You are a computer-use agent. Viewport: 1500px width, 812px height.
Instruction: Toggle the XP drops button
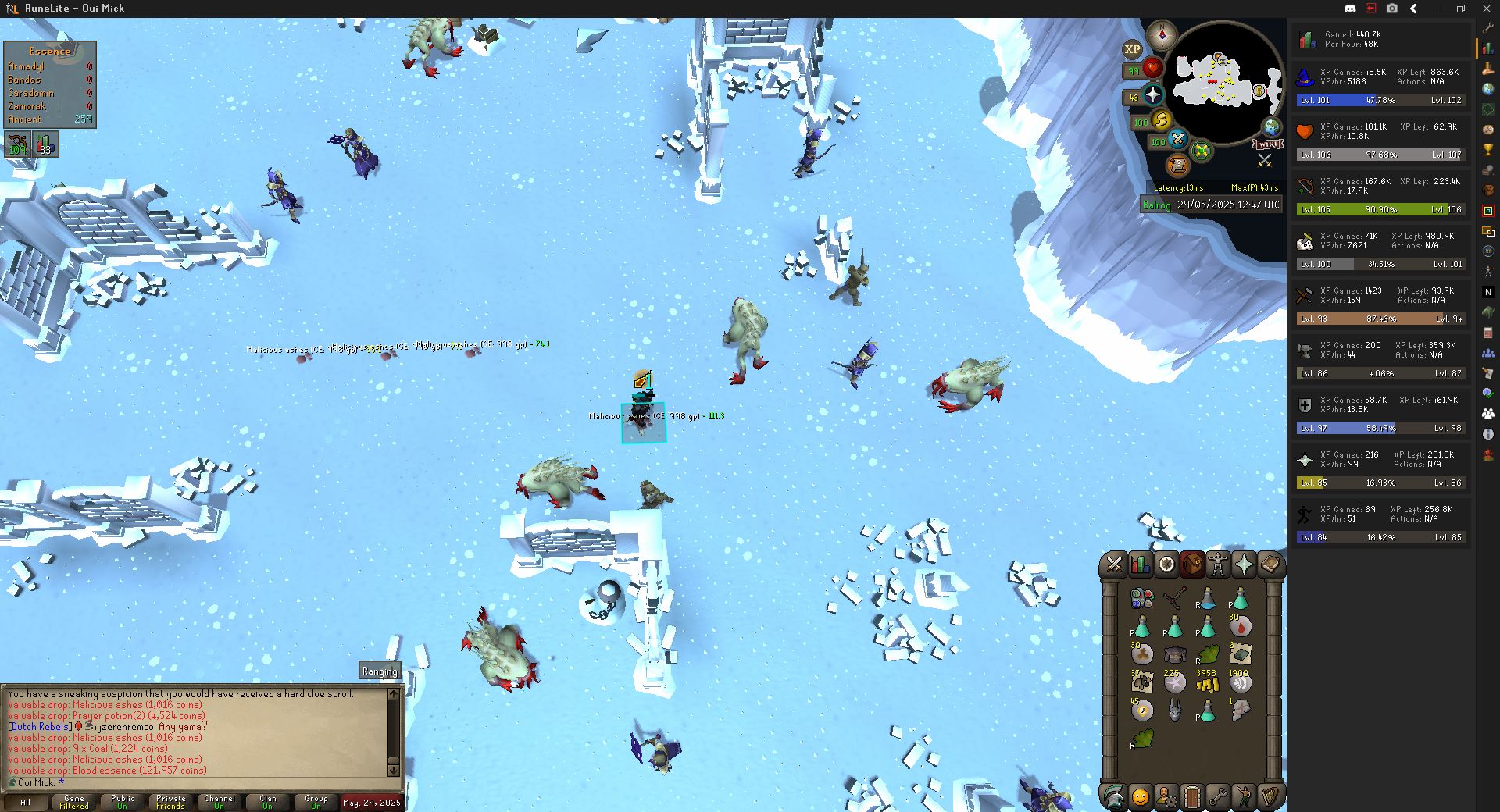1132,49
